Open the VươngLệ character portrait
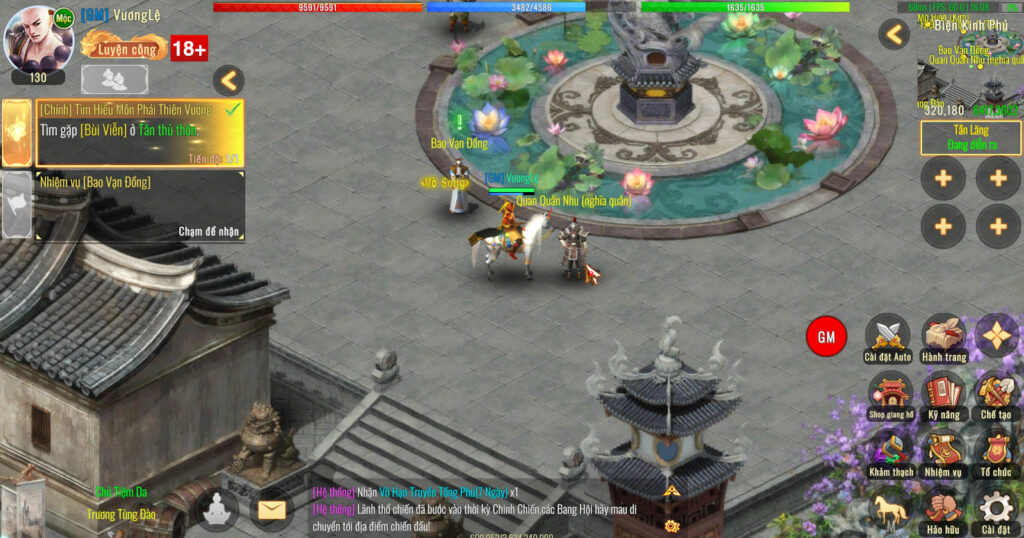The height and width of the screenshot is (538, 1024). [40, 40]
